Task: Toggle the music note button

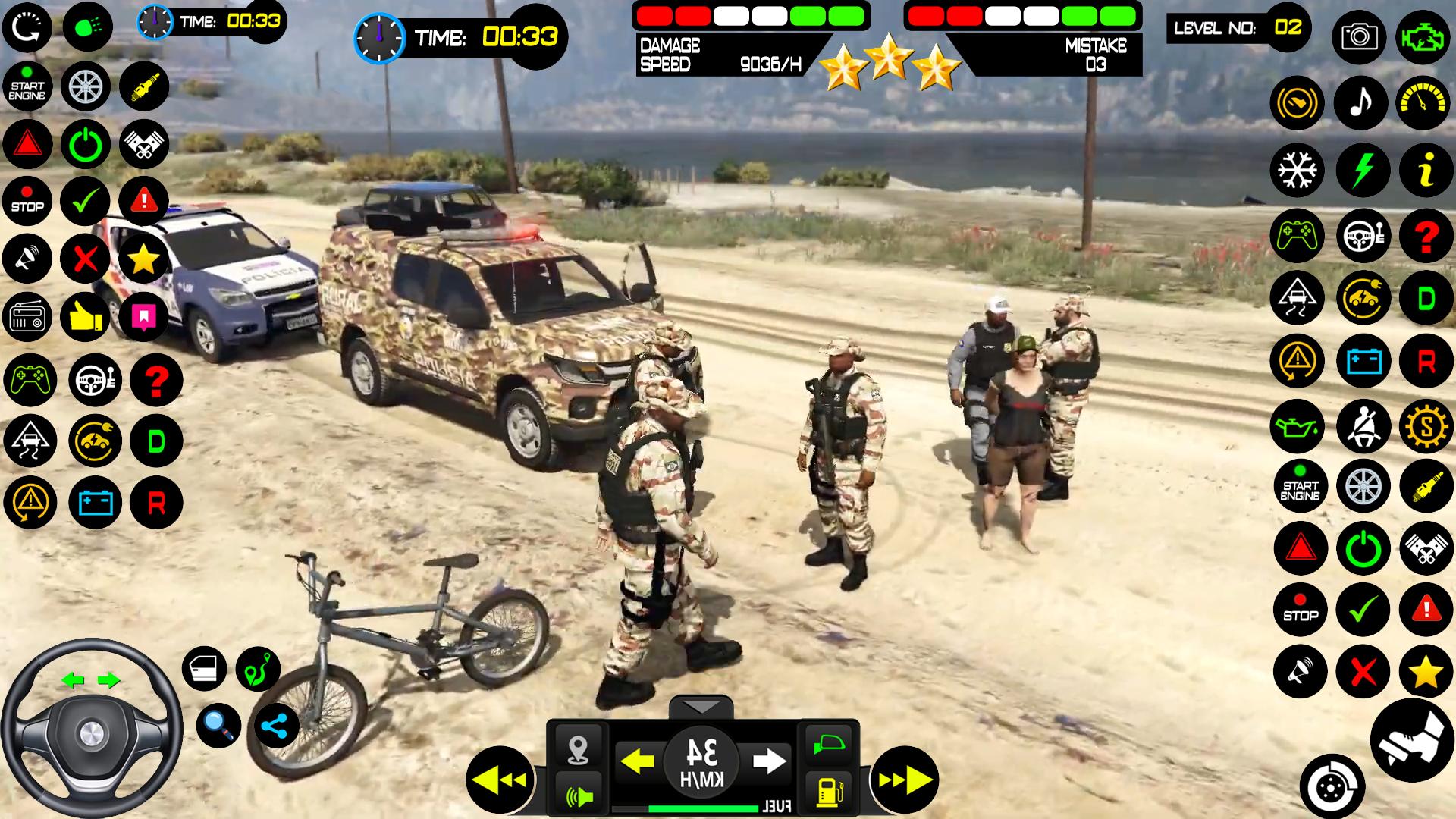Action: point(1361,102)
